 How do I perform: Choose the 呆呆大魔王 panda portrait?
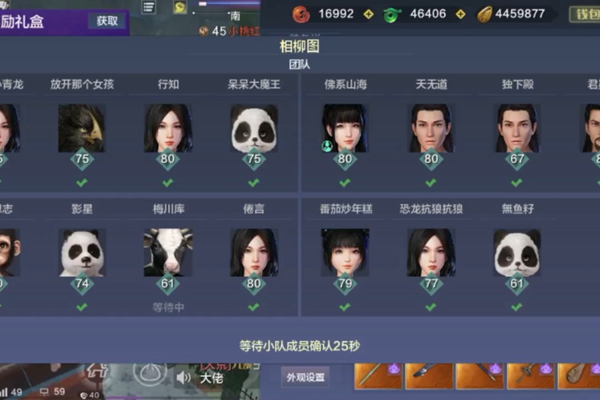tap(254, 128)
